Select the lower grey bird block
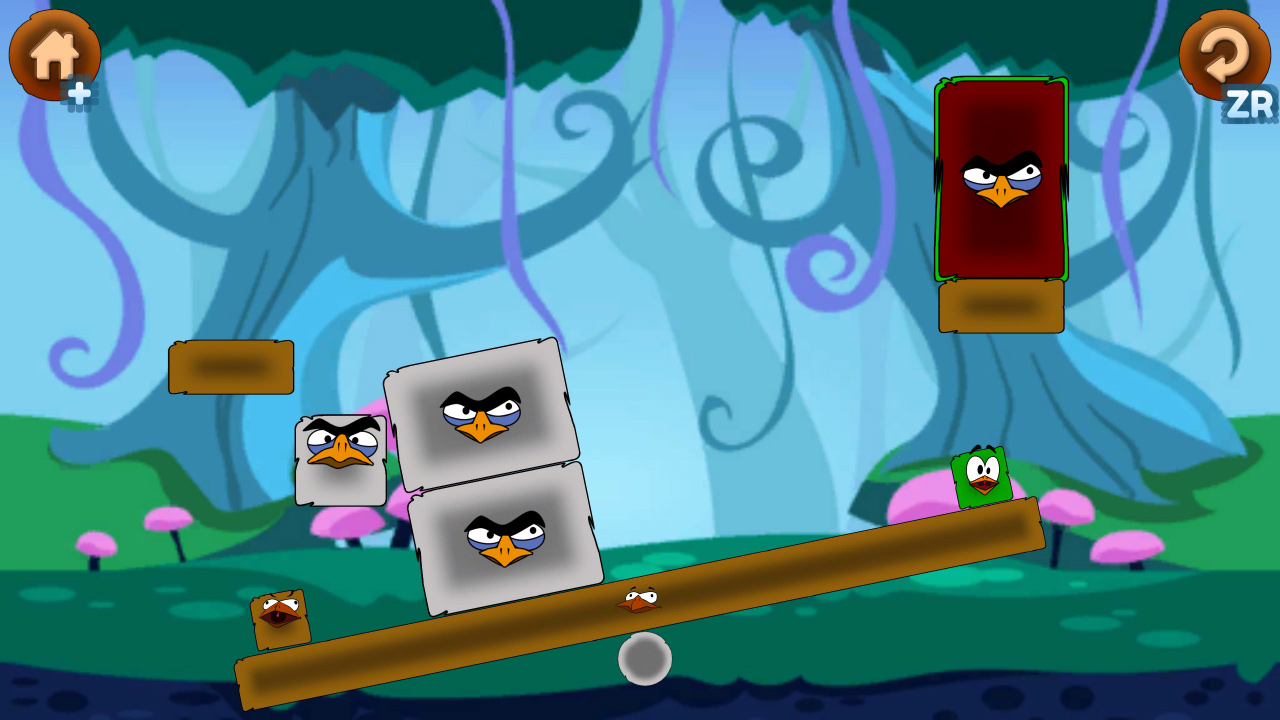 point(505,540)
